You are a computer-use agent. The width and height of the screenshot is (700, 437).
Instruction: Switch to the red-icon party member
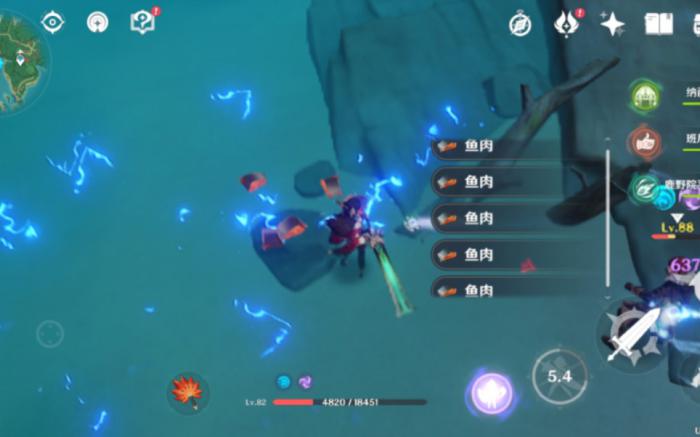[645, 142]
